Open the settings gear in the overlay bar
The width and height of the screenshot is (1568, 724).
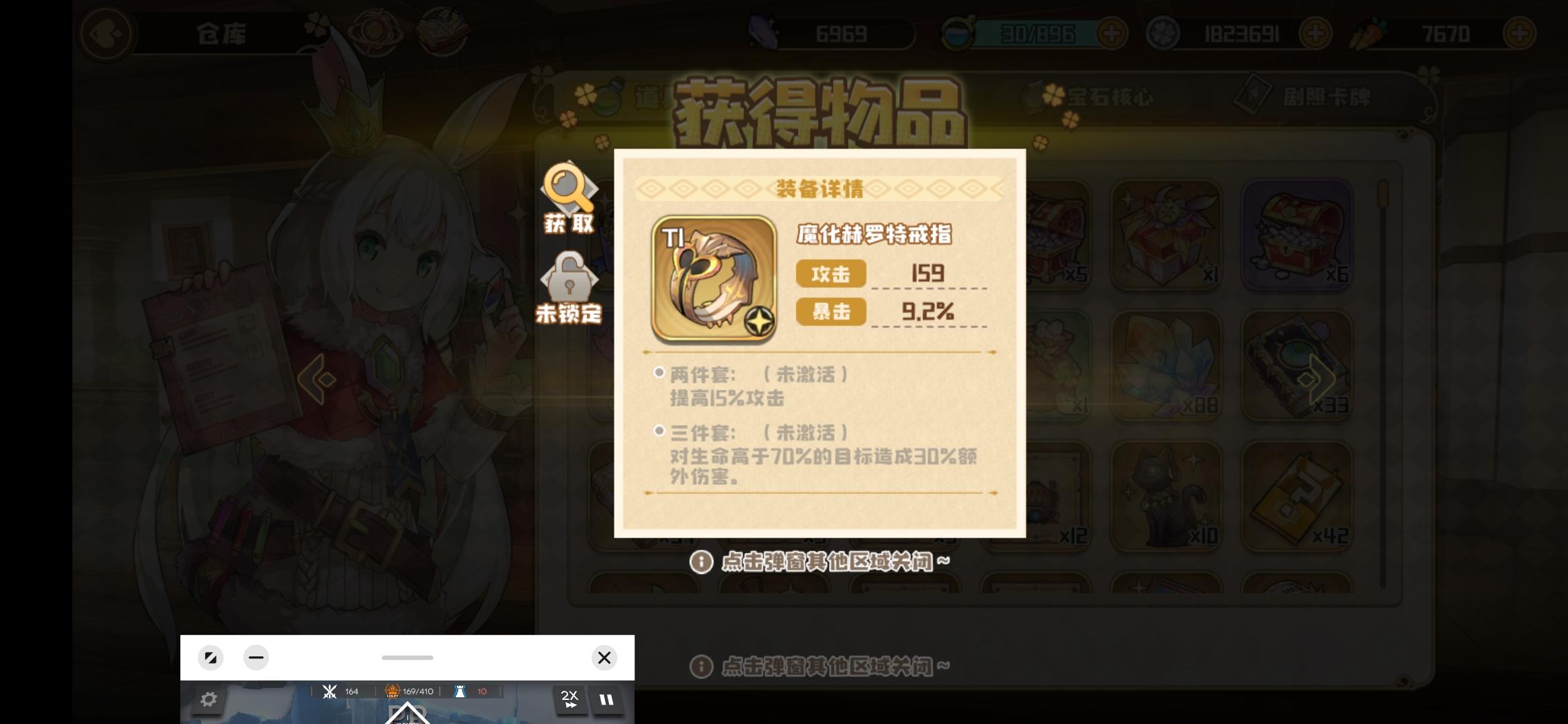click(210, 699)
